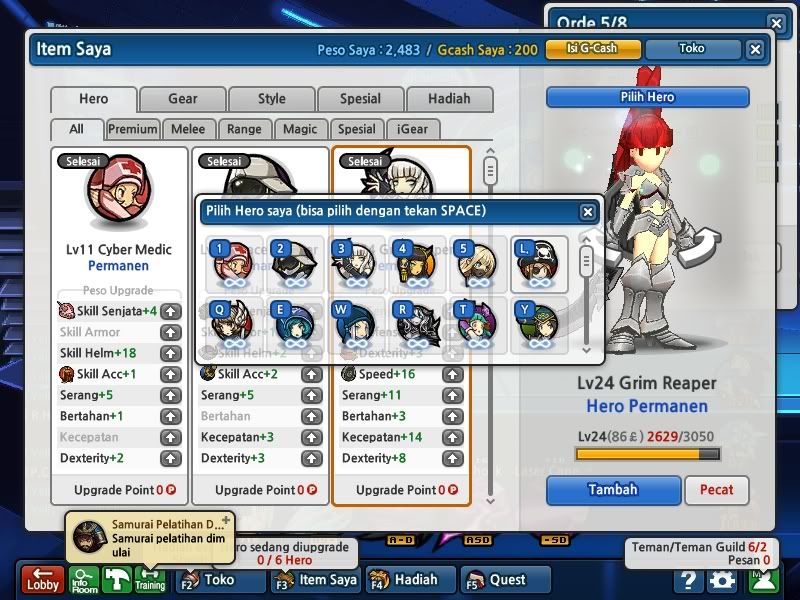Close the Item Saya window

coord(755,49)
